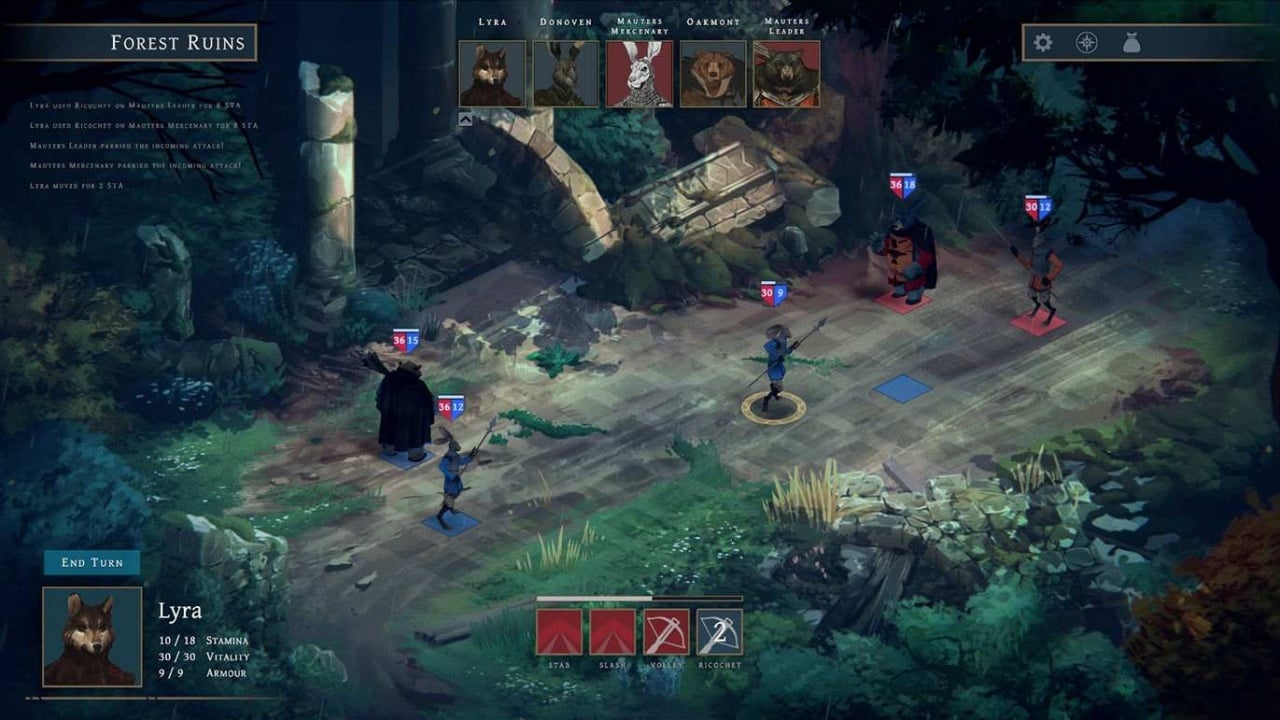Select the Mauters Leader portrait

(x=787, y=74)
